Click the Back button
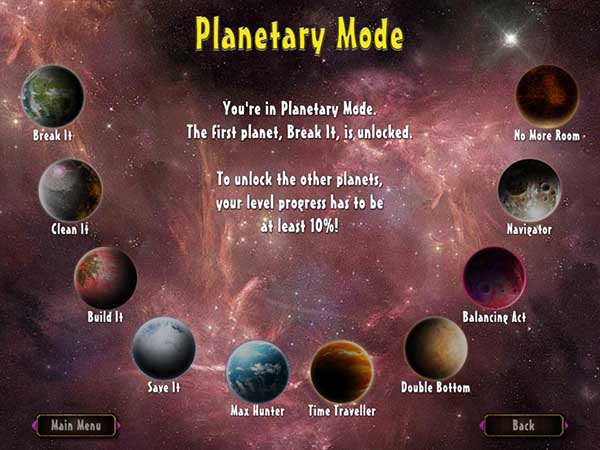The image size is (600, 450). (x=523, y=425)
